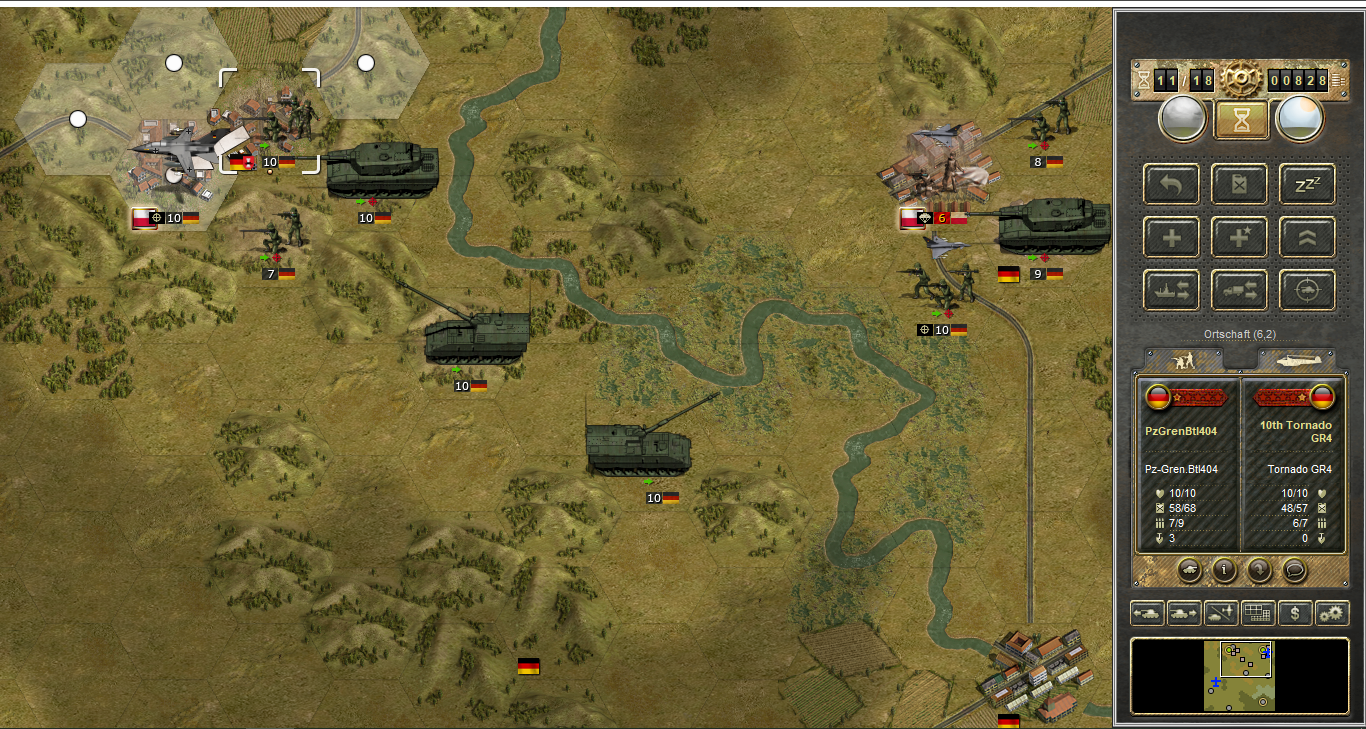Open the speech bubble message button
Image resolution: width=1366 pixels, height=729 pixels.
(x=1295, y=570)
